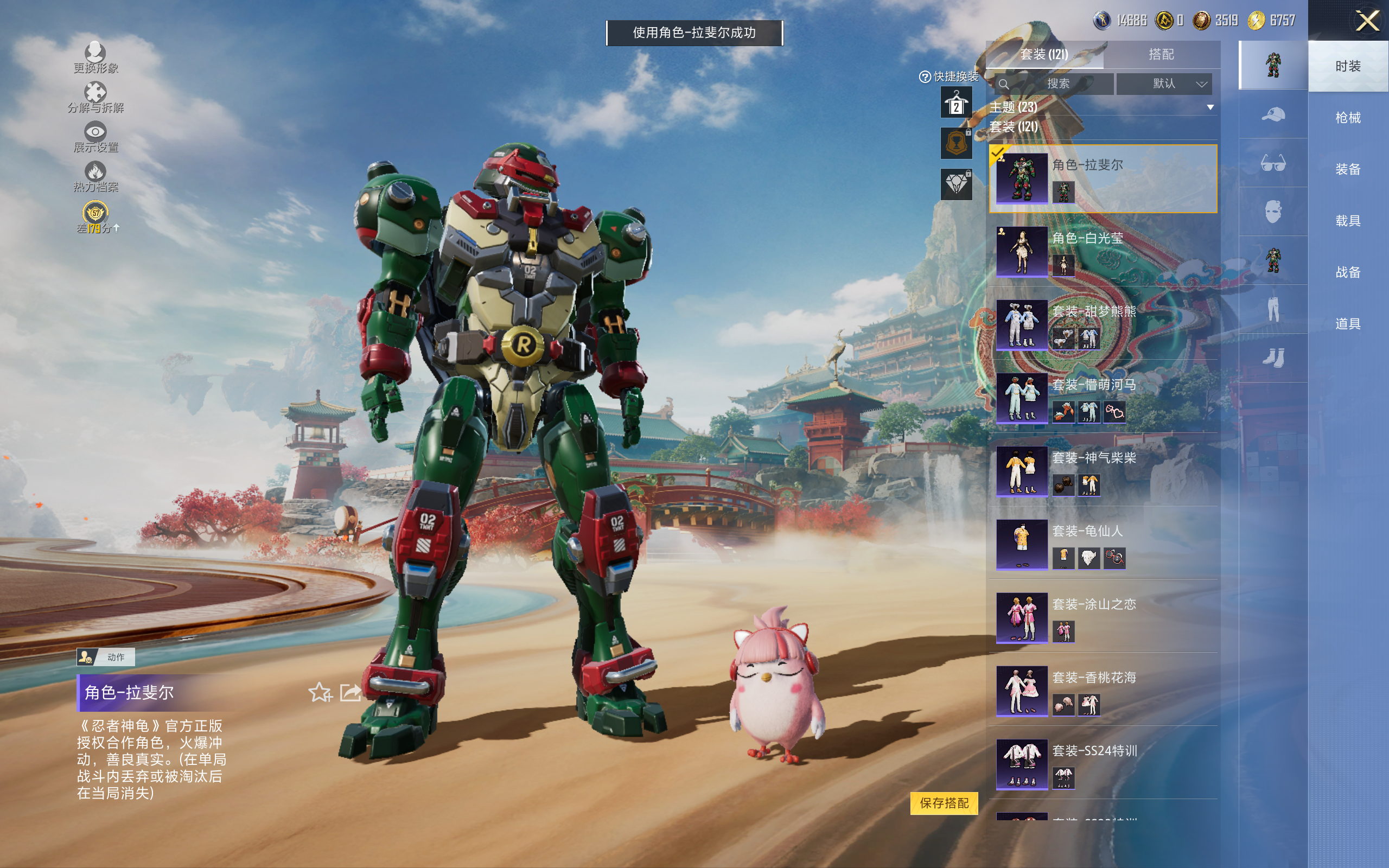Pick the 套装-龟仙人 outfit
This screenshot has height=868, width=1389.
tap(1102, 544)
